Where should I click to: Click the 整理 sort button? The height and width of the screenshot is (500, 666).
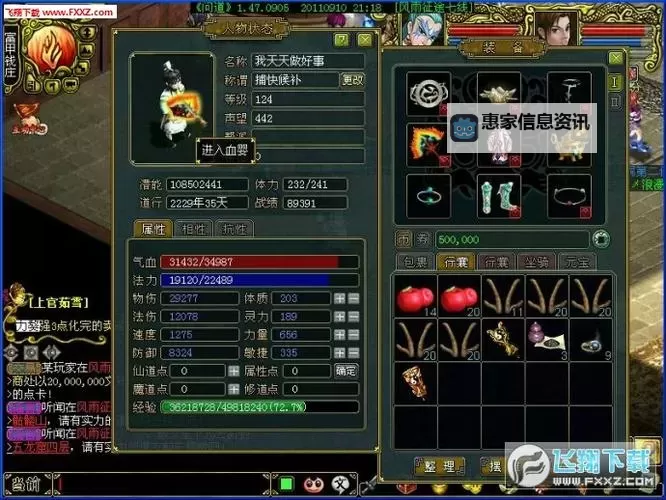440,466
